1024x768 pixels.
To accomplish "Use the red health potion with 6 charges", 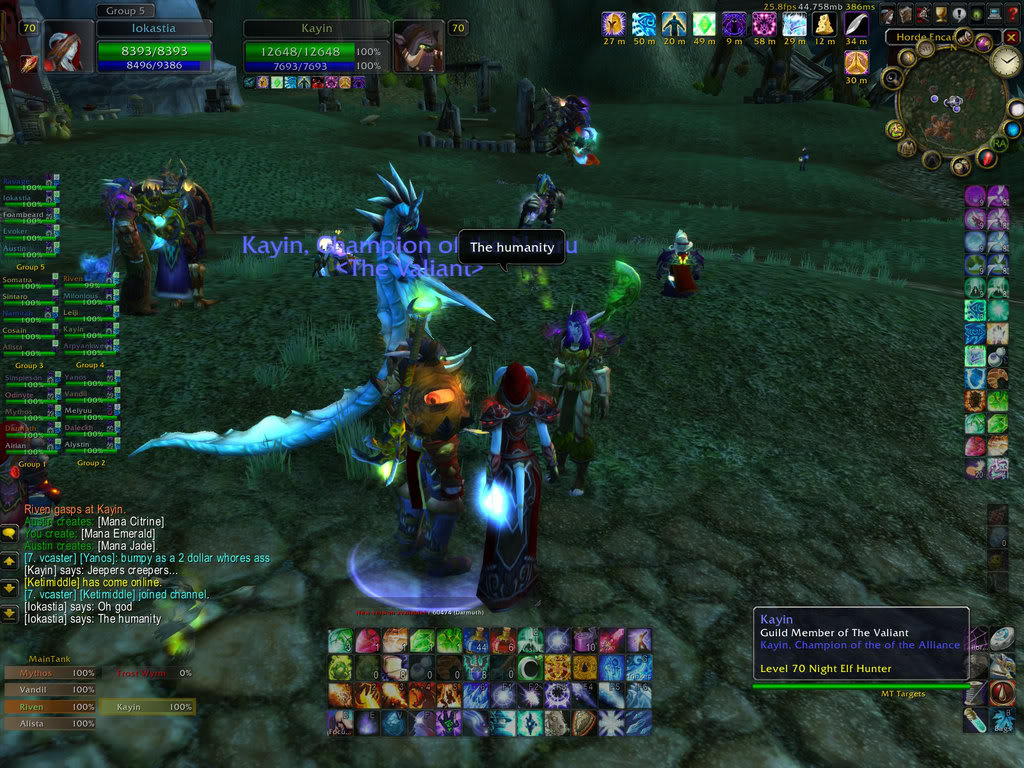I will pos(503,641).
